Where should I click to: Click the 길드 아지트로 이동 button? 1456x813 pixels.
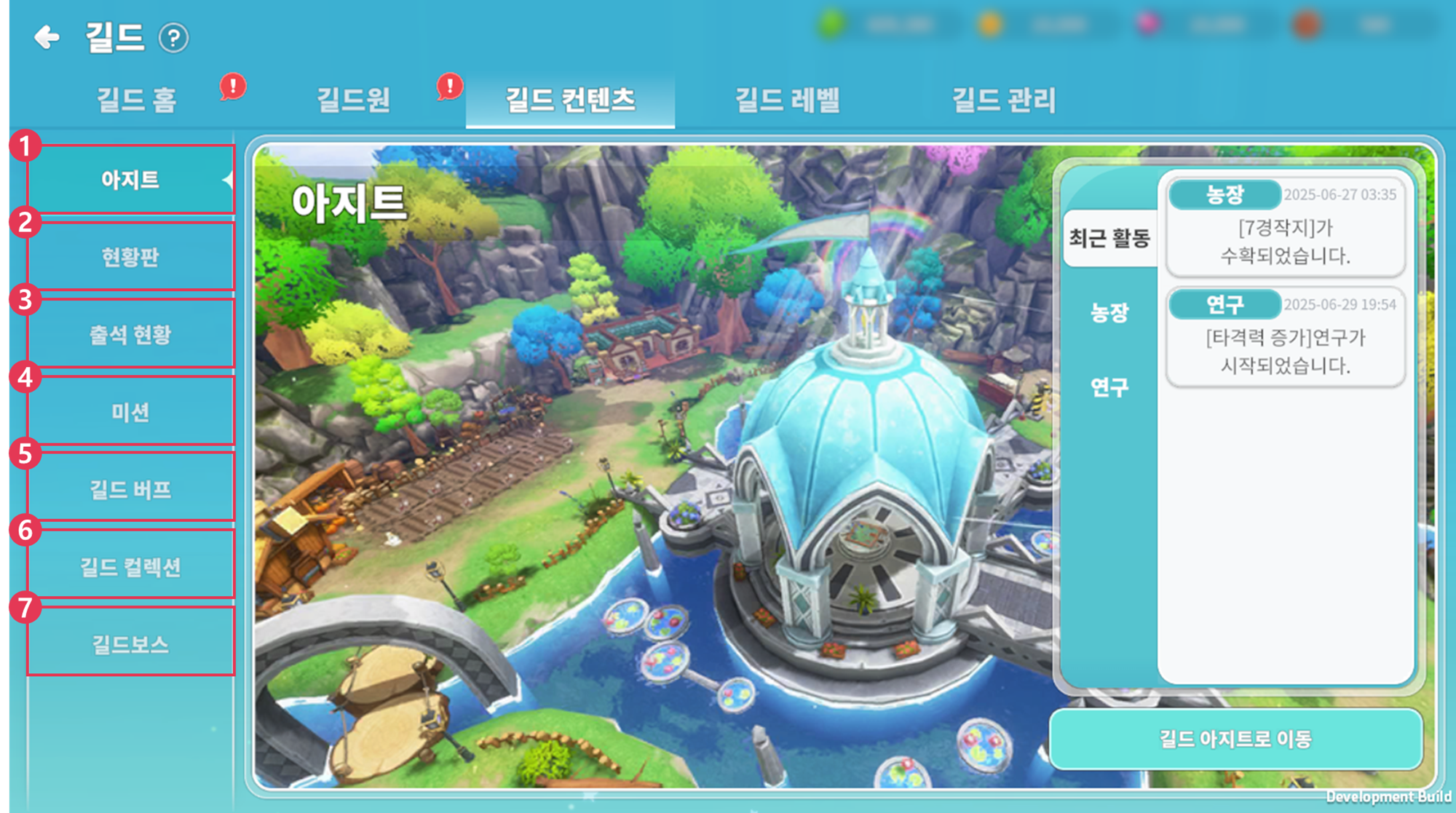(x=1235, y=739)
